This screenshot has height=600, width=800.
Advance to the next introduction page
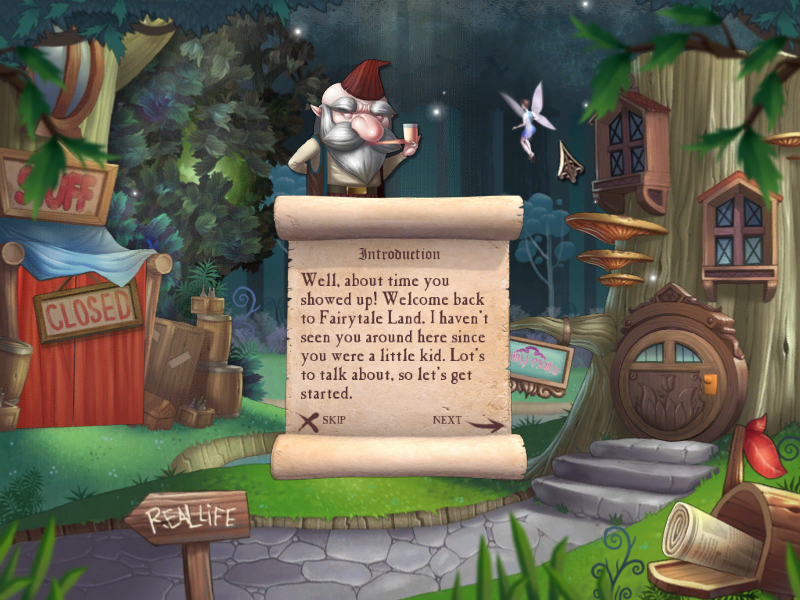pyautogui.click(x=466, y=422)
